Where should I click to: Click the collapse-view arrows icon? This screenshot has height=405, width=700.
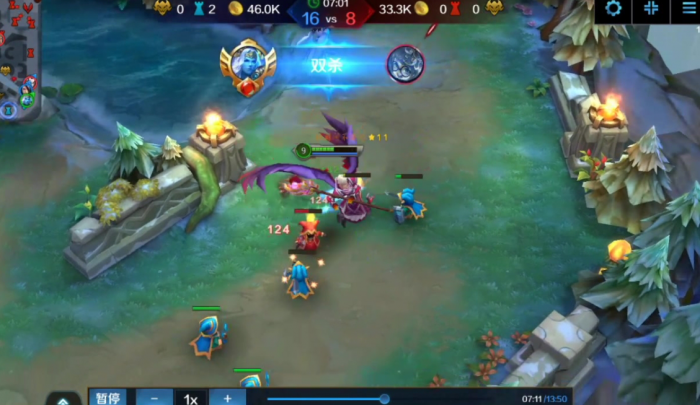pos(651,9)
